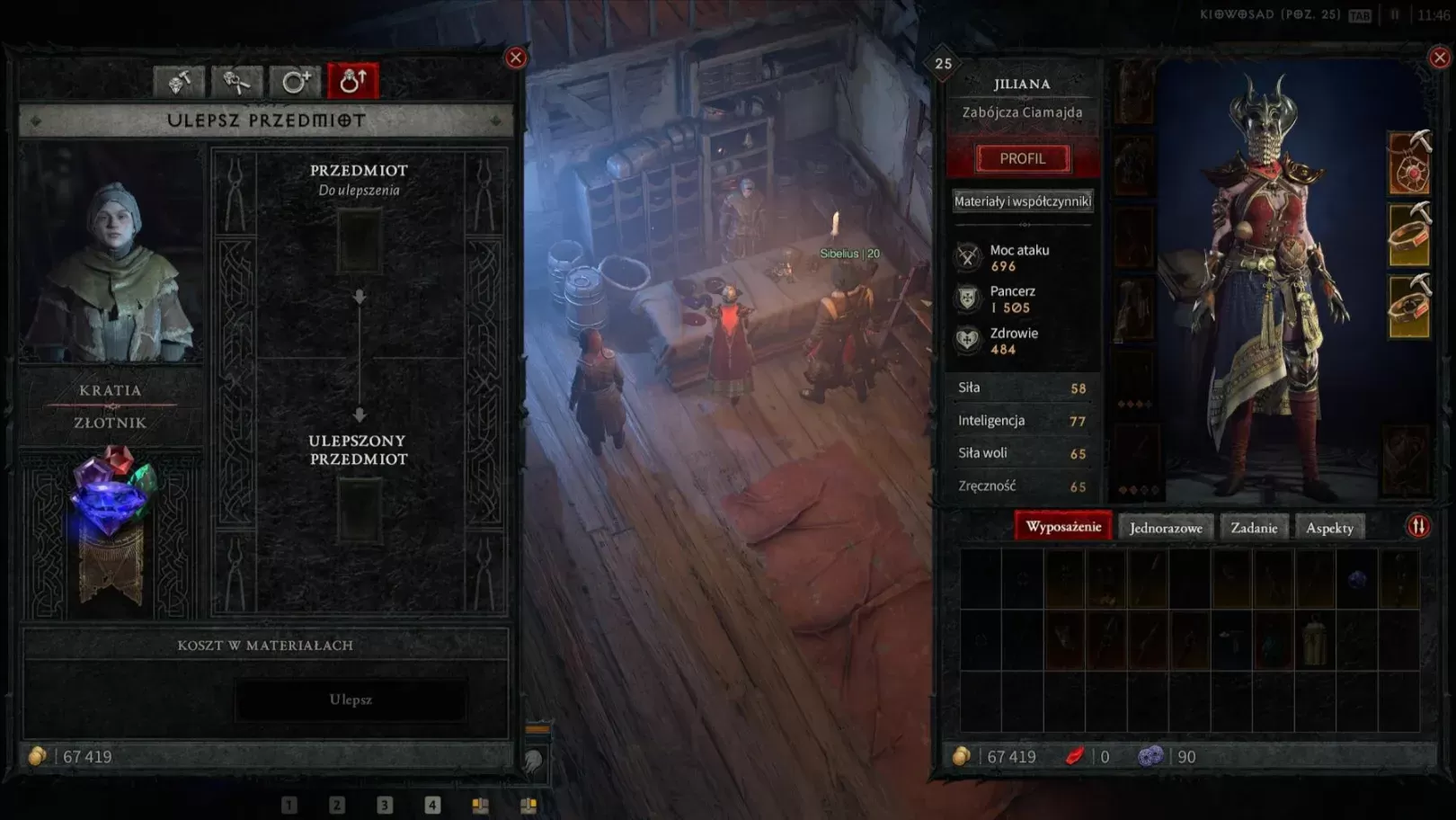Show Materiały i współczynniki
This screenshot has height=820, width=1456.
click(x=1023, y=201)
